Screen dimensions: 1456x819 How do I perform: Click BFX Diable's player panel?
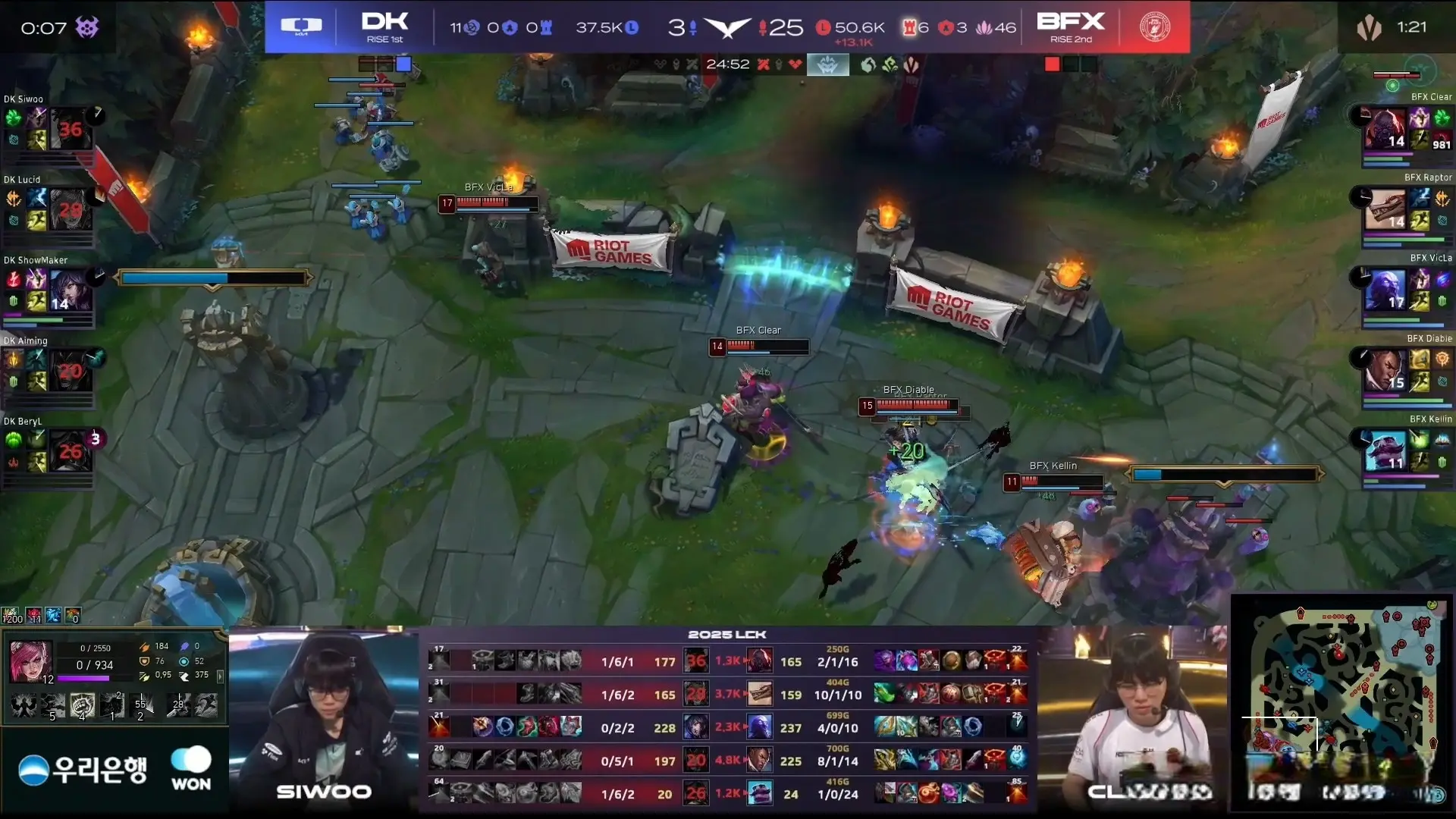(1404, 371)
